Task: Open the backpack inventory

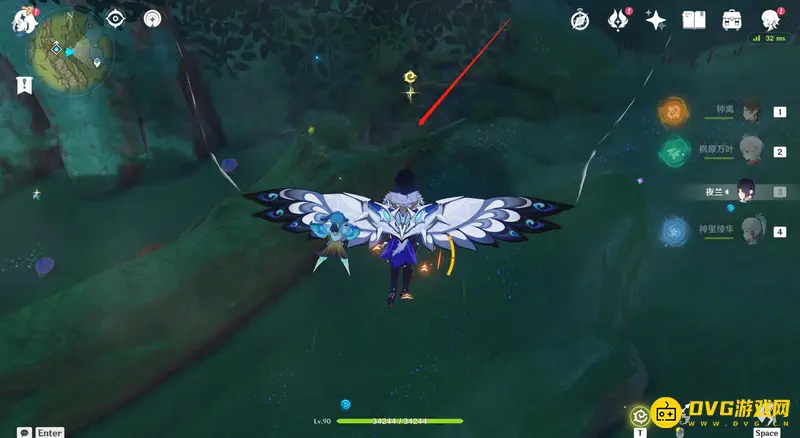Action: [731, 20]
